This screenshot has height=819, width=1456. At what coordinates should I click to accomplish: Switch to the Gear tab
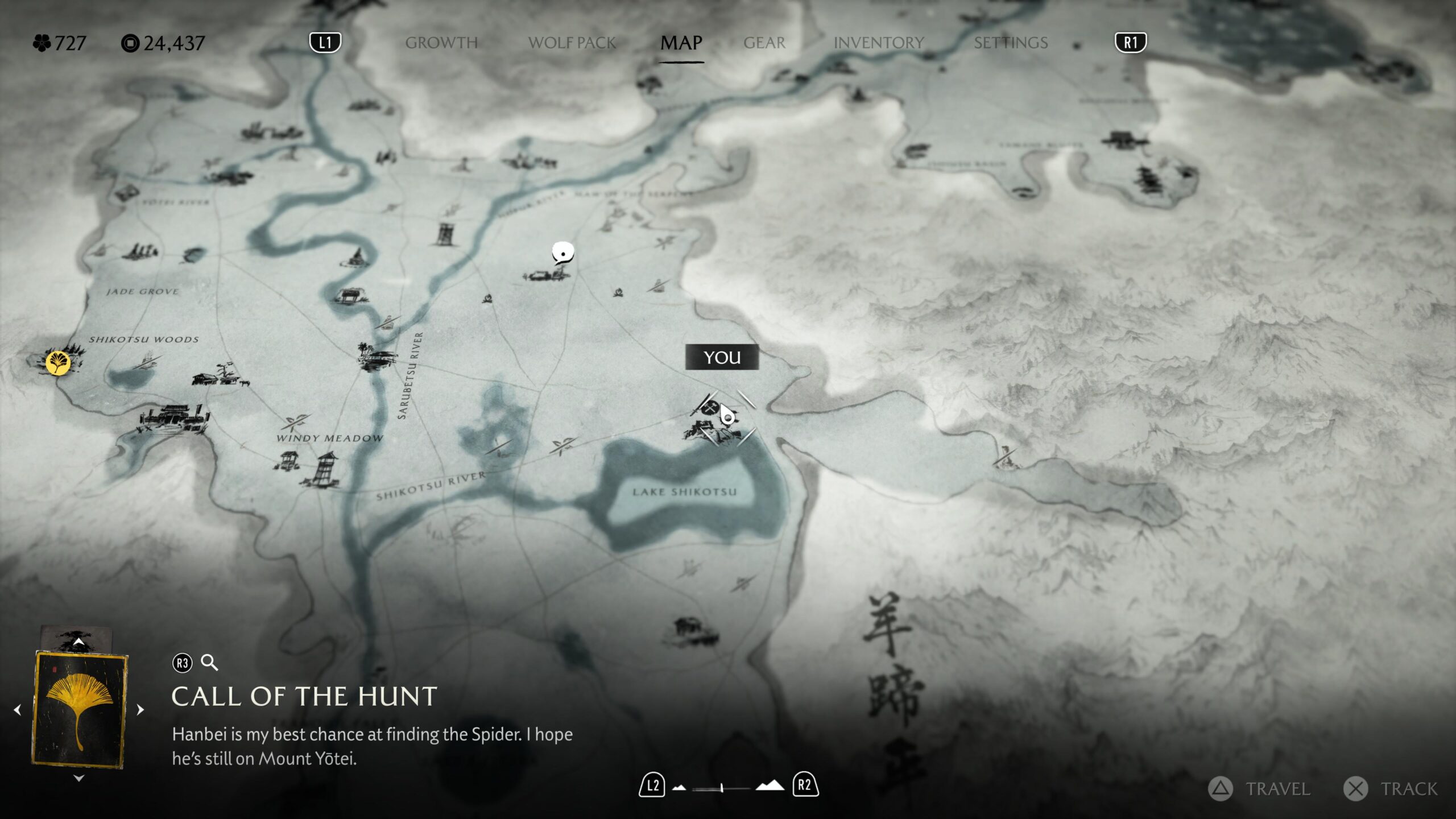[764, 43]
